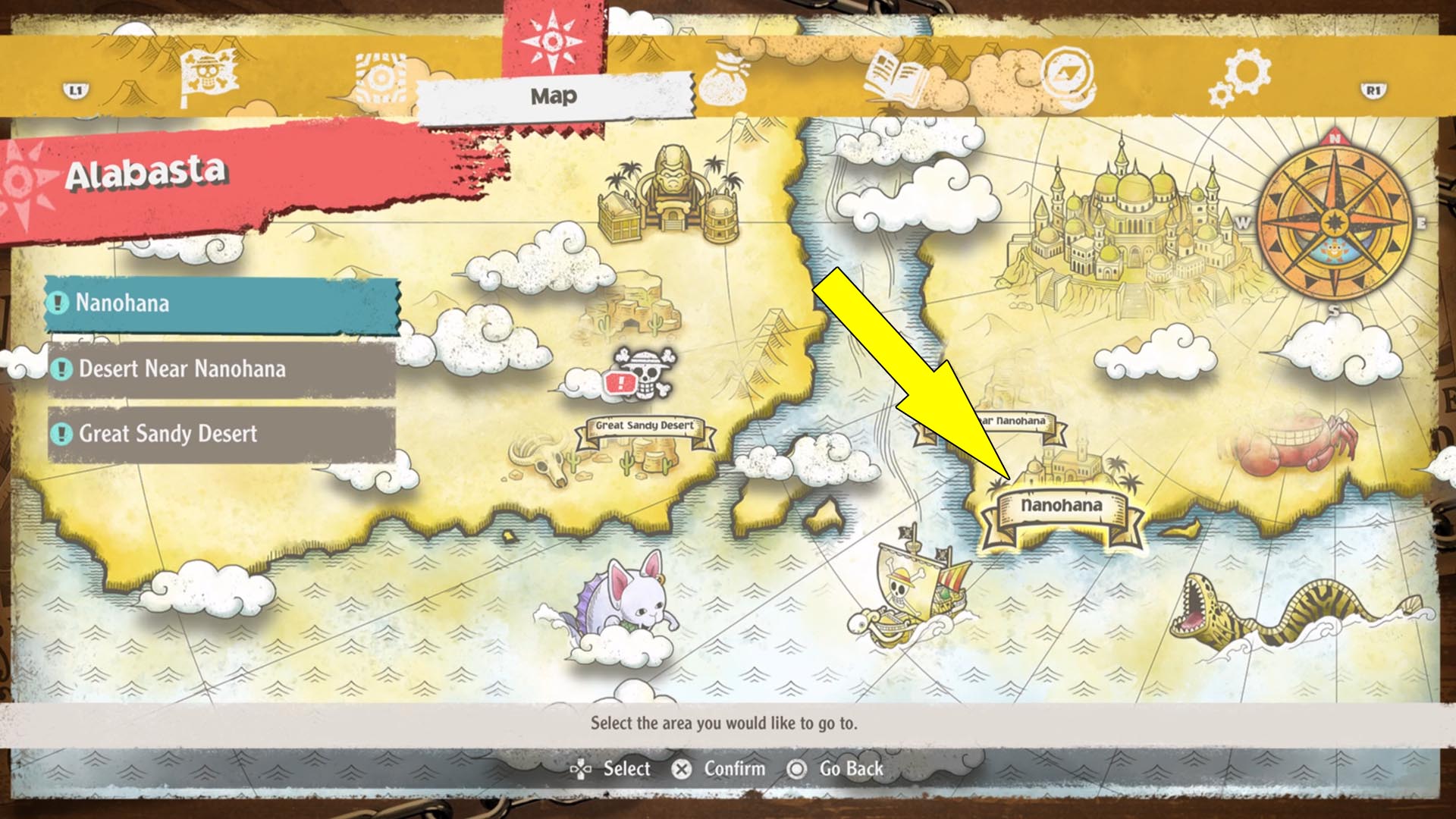Screen dimensions: 1456x819
Task: Select the Map tab label
Action: (553, 96)
